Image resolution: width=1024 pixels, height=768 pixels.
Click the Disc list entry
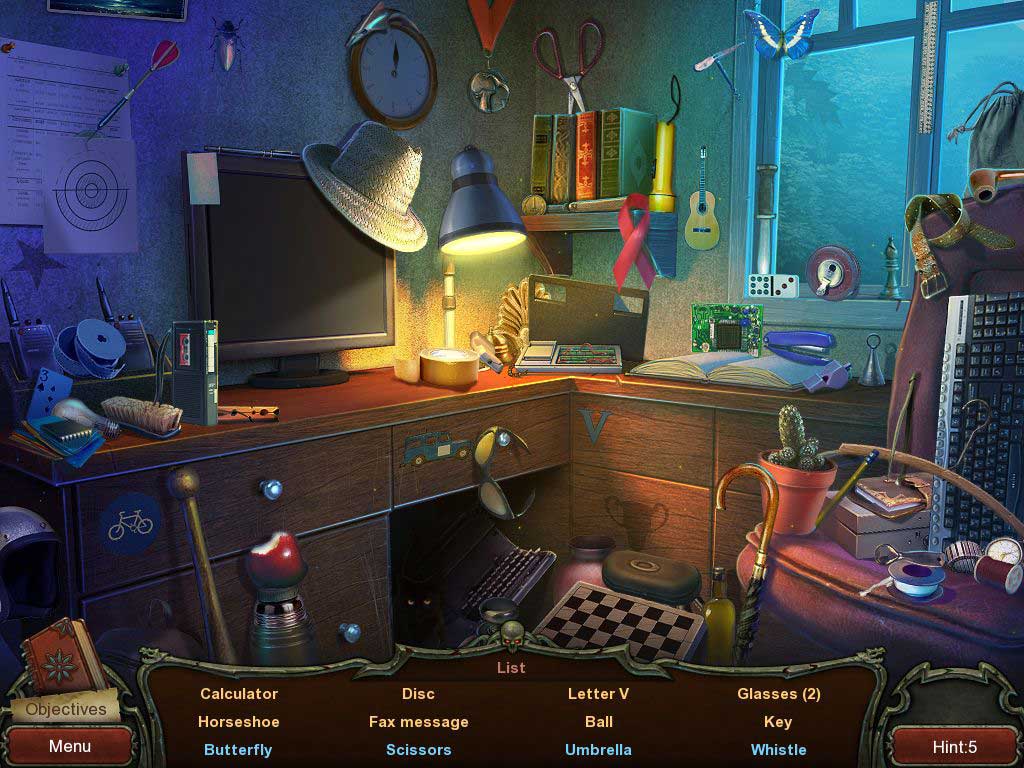[x=418, y=693]
